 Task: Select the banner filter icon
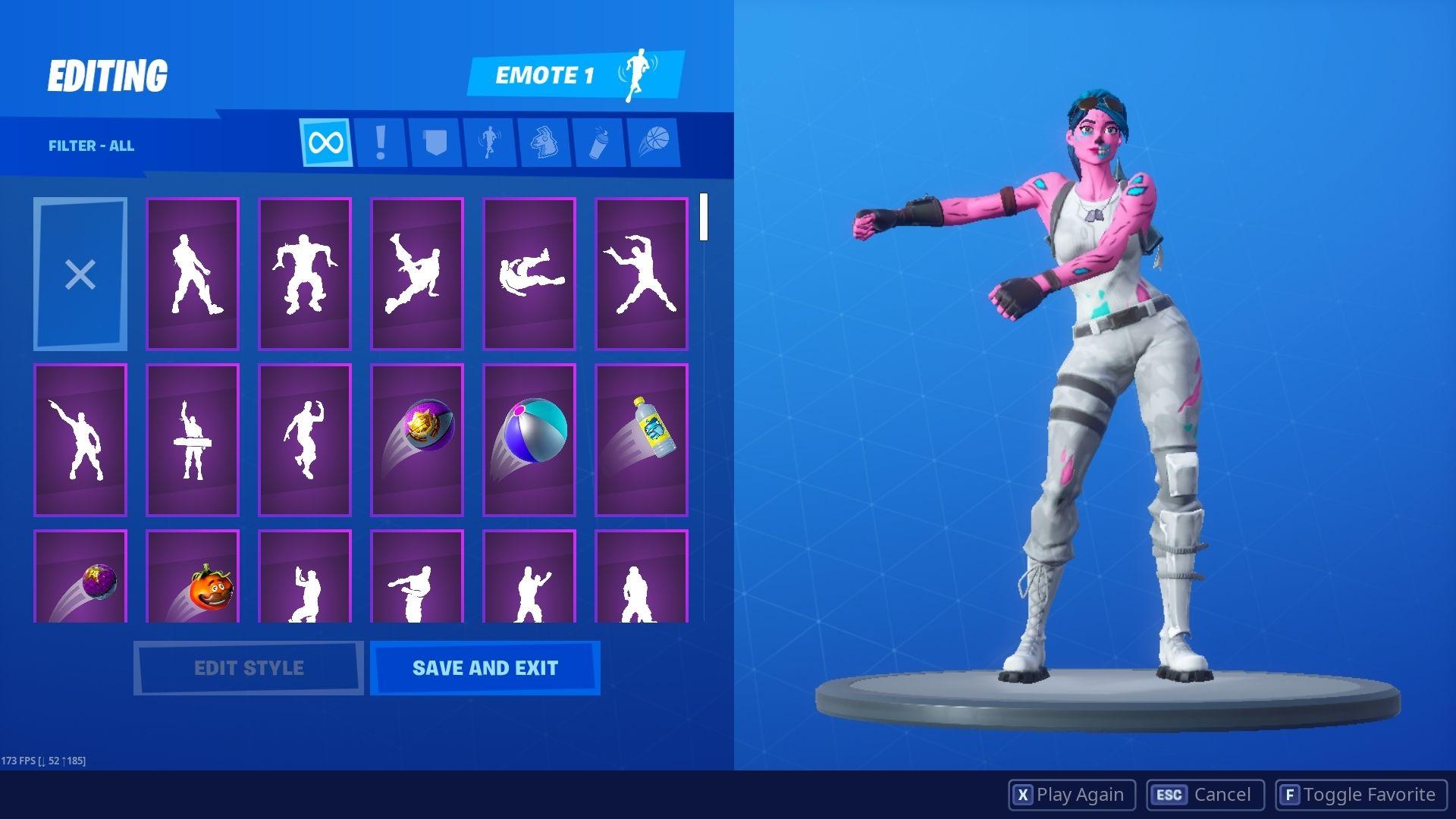click(435, 140)
